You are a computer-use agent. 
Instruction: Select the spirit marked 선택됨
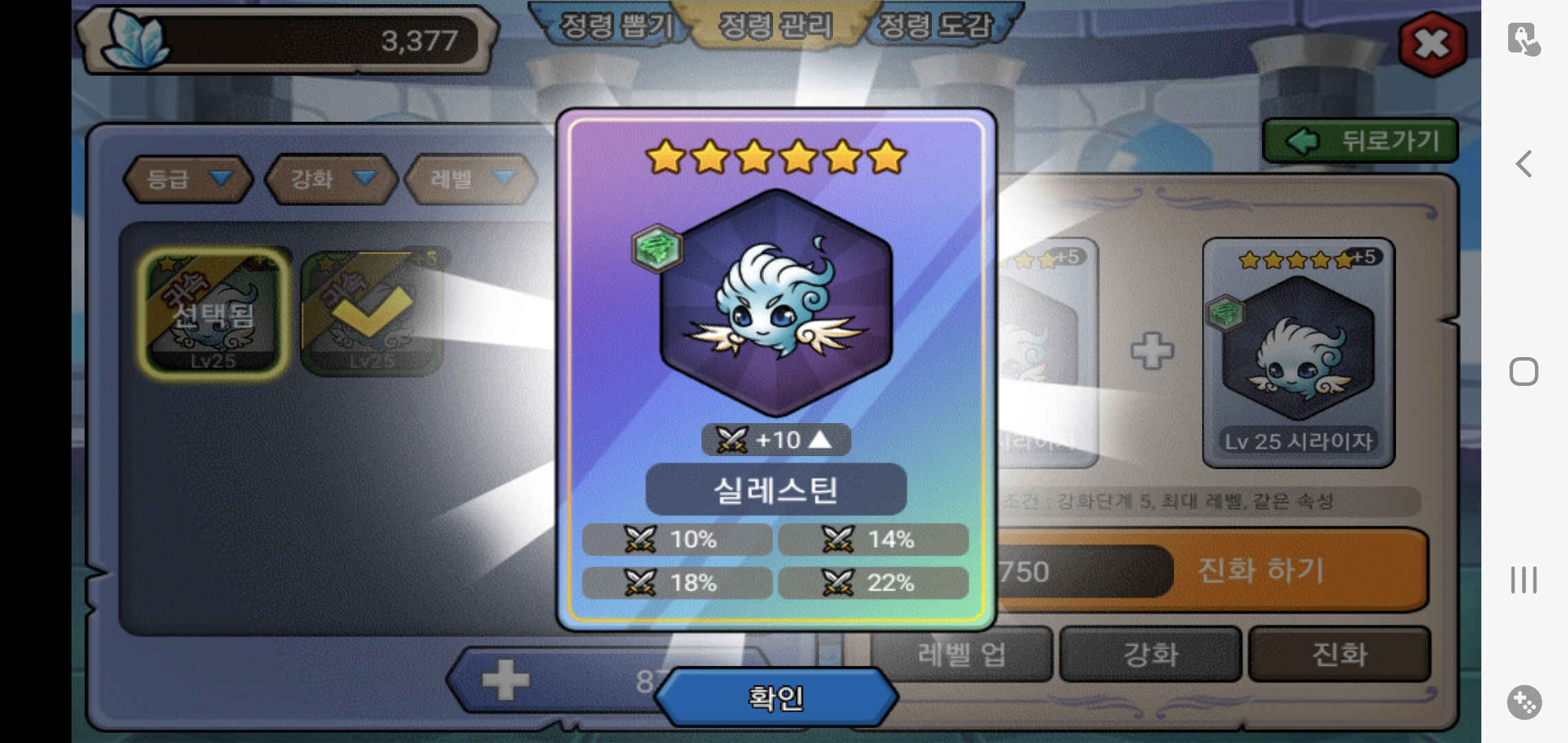coord(214,312)
